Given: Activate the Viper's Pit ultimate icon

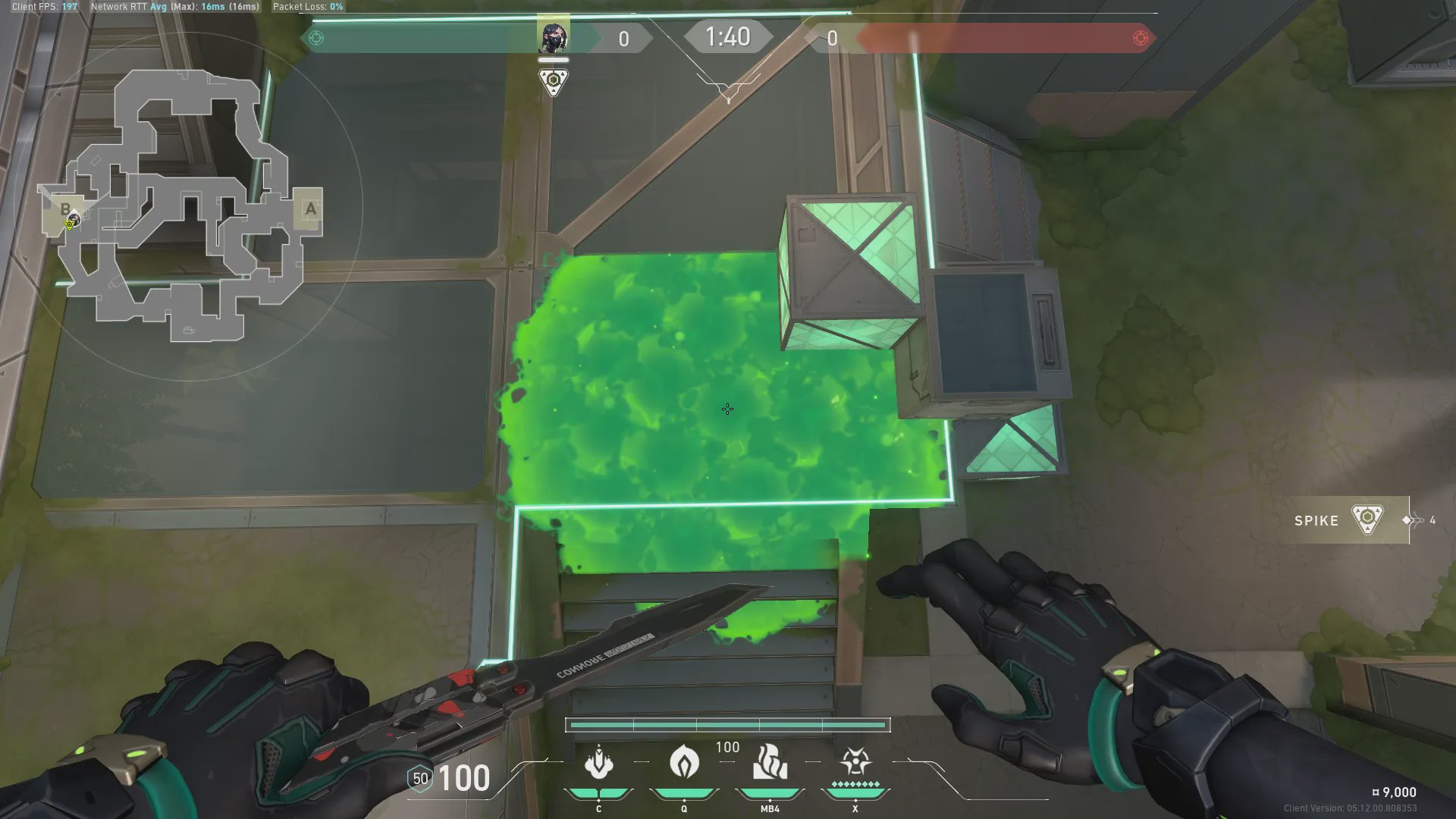Looking at the screenshot, I should pyautogui.click(x=855, y=762).
